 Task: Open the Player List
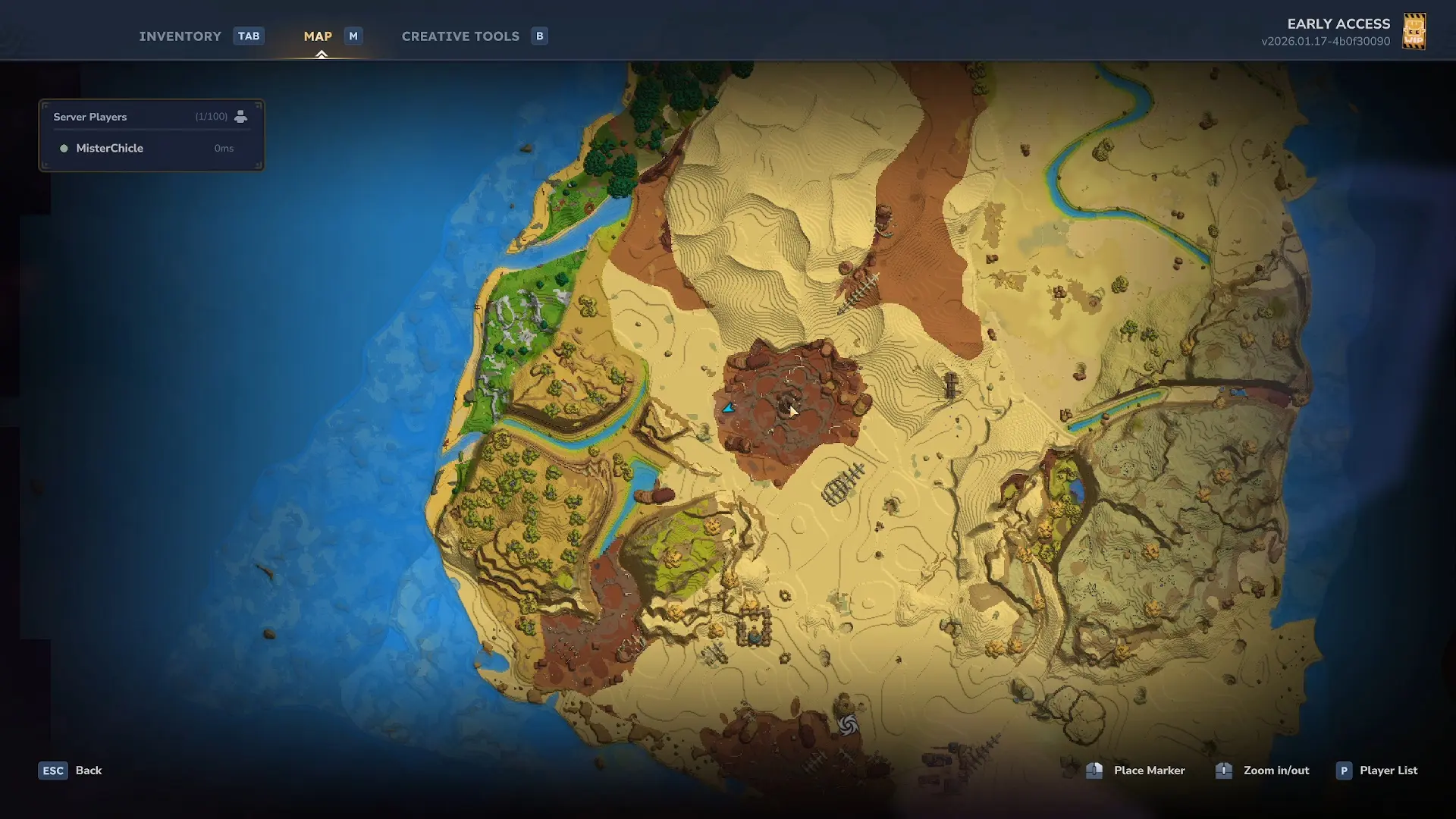[x=1387, y=770]
